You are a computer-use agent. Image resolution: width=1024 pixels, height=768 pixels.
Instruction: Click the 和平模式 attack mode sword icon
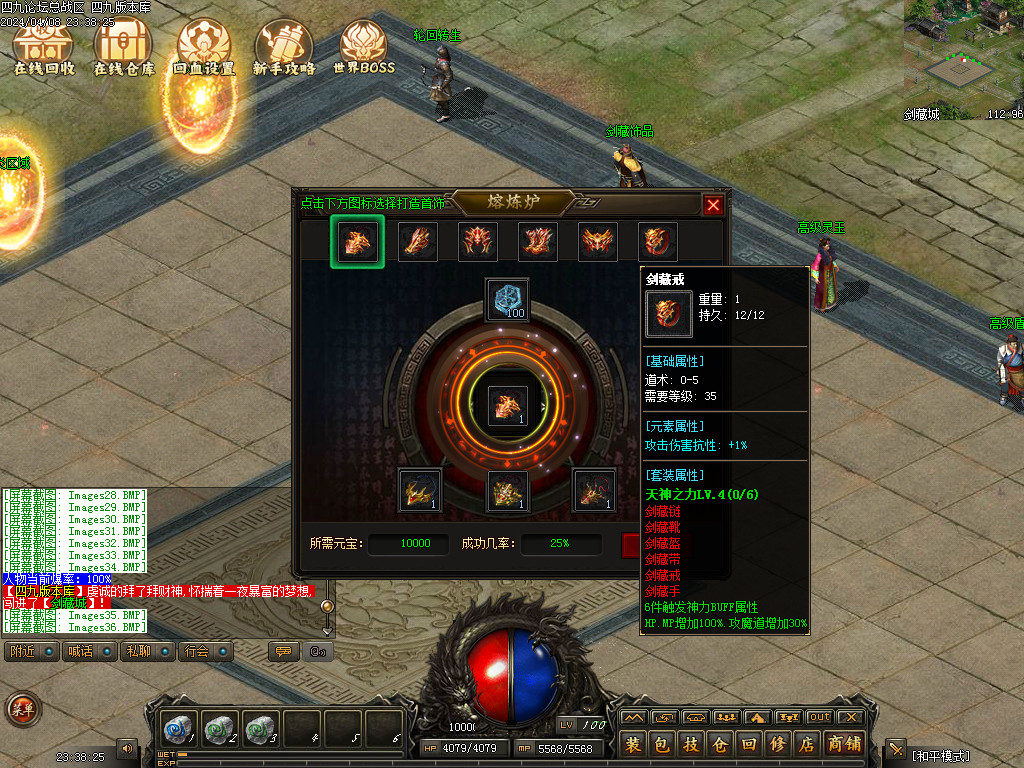pyautogui.click(x=896, y=750)
